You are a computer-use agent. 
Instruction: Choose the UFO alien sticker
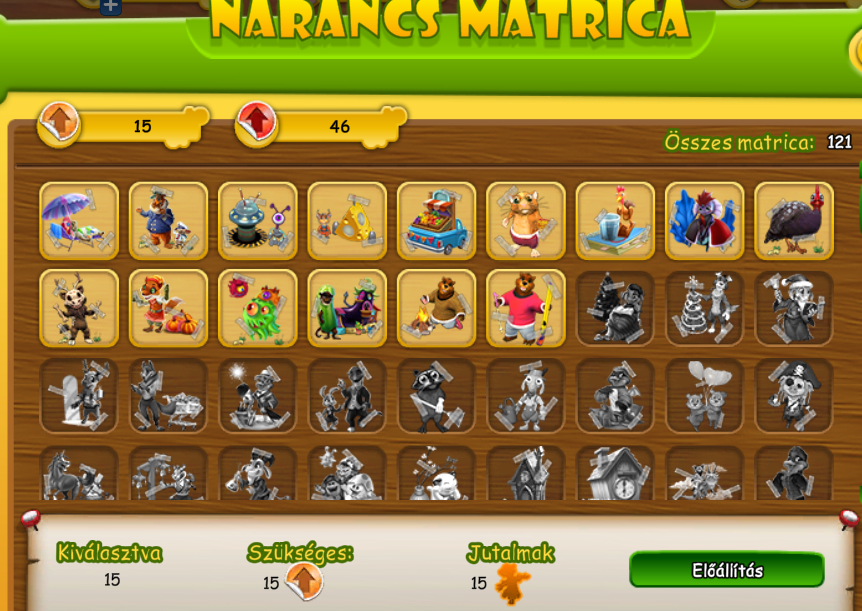[x=258, y=221]
